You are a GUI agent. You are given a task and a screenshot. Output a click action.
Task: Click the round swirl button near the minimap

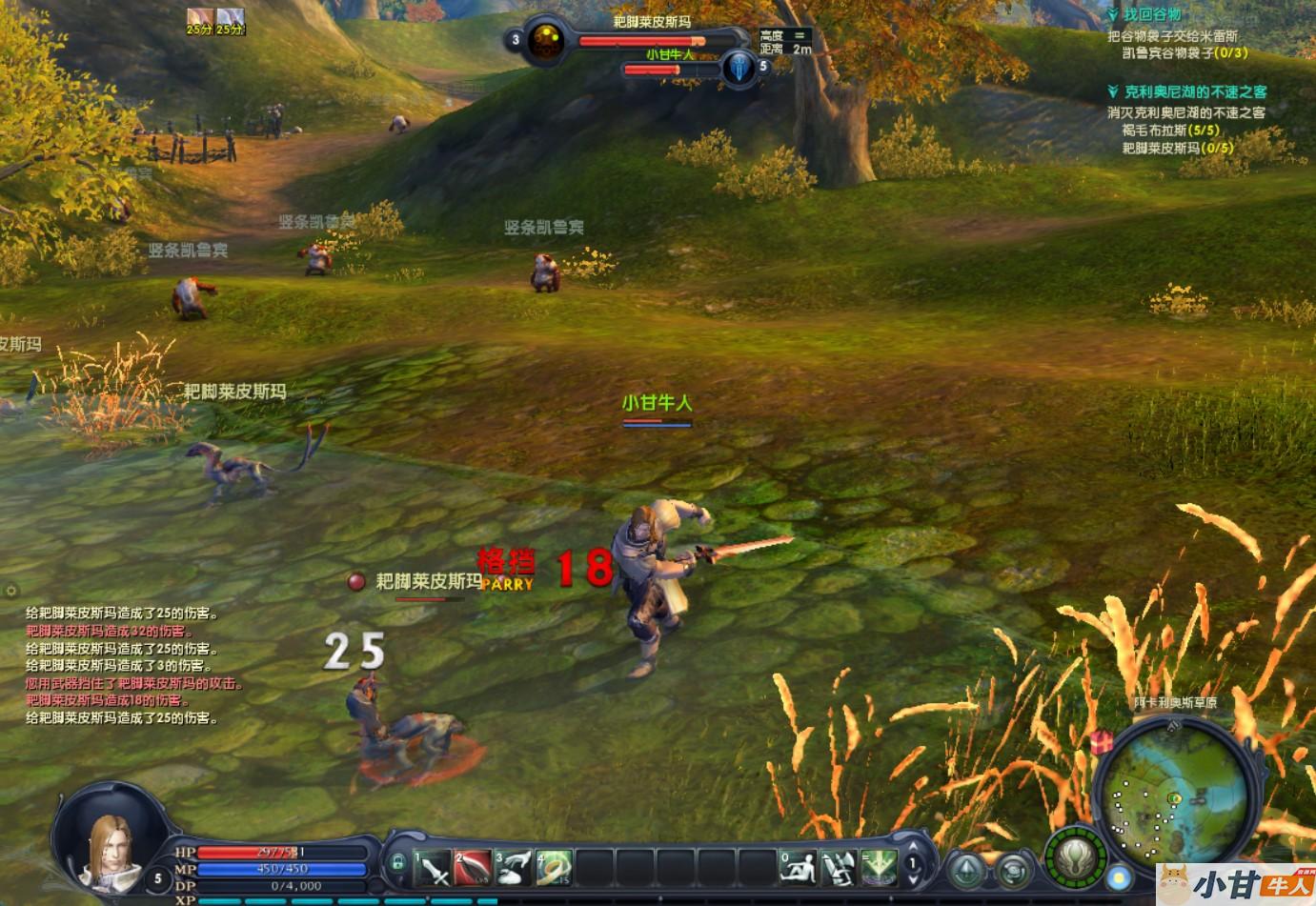pyautogui.click(x=1013, y=870)
